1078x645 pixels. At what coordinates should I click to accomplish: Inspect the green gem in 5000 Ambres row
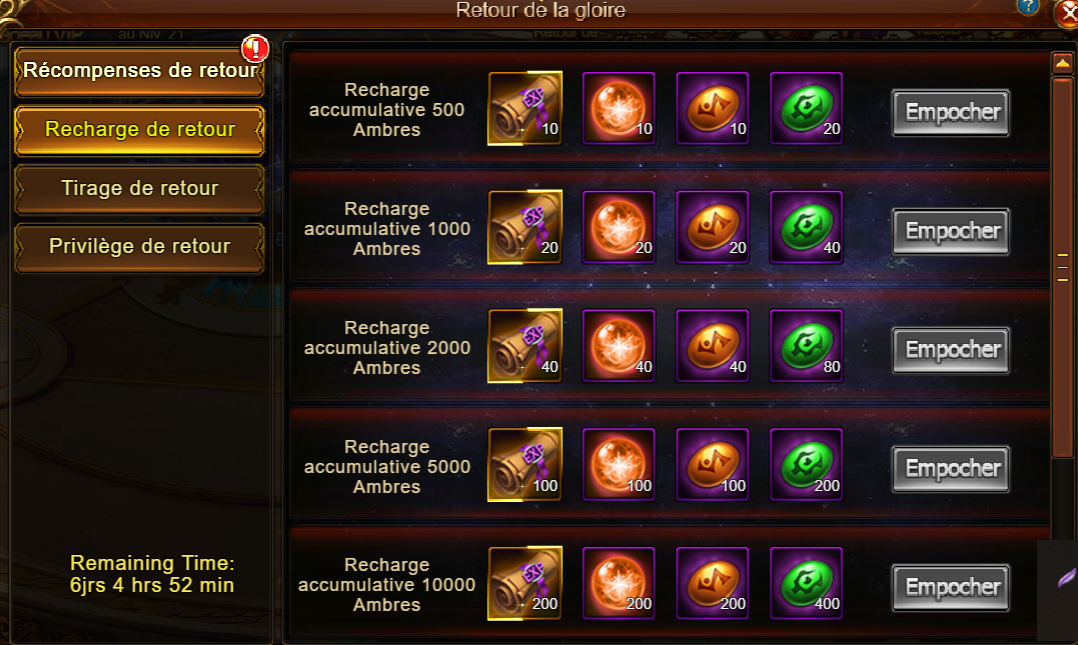pyautogui.click(x=806, y=465)
